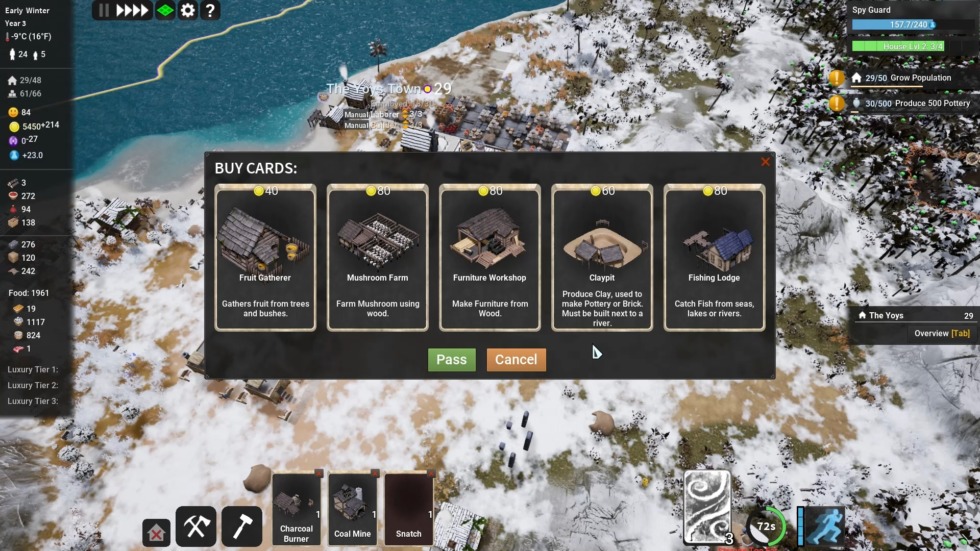Image resolution: width=980 pixels, height=551 pixels.
Task: Set game speed to fast-forward arrows
Action: [x=132, y=10]
